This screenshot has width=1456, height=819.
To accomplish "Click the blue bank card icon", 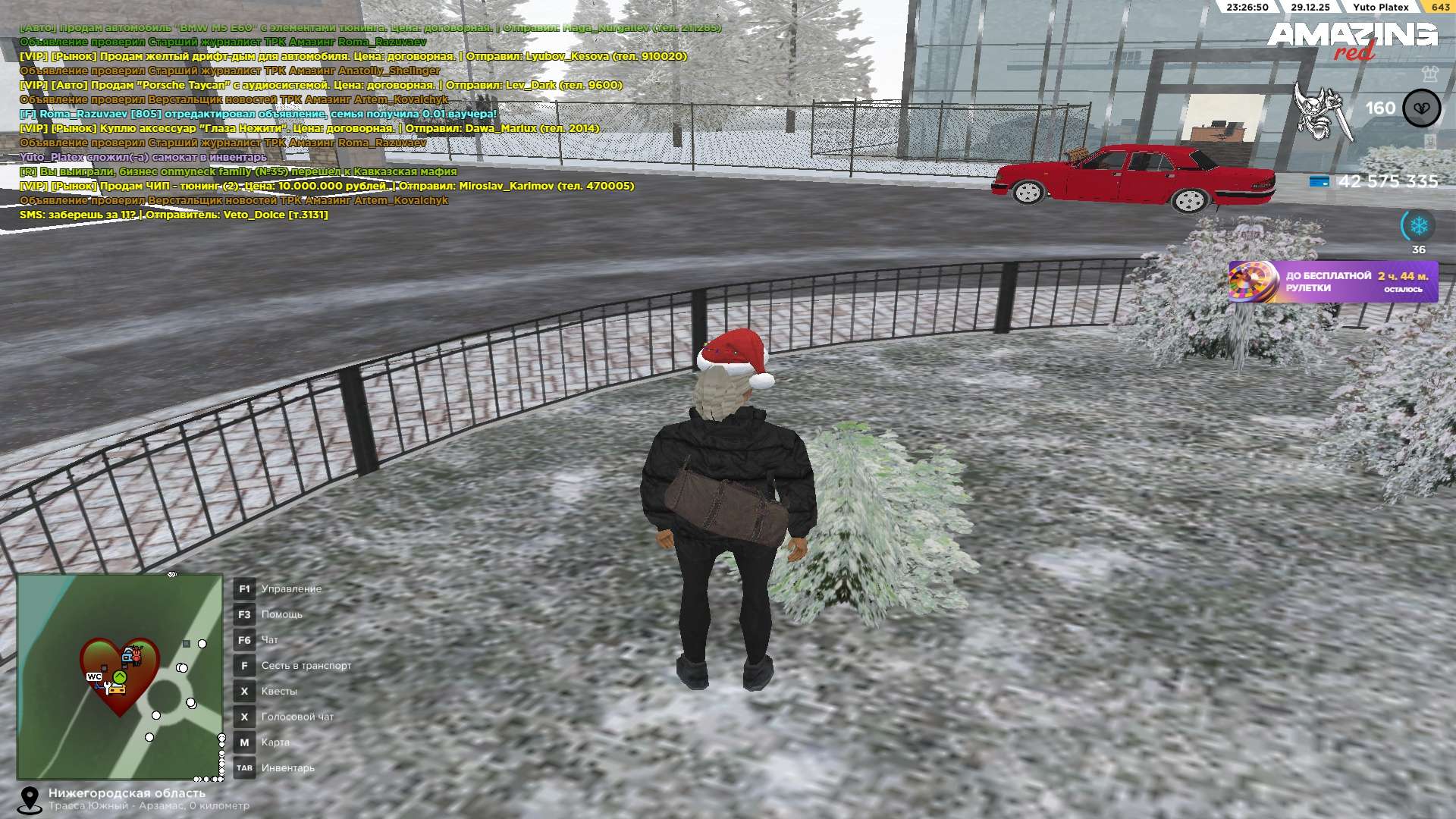I will (1319, 181).
